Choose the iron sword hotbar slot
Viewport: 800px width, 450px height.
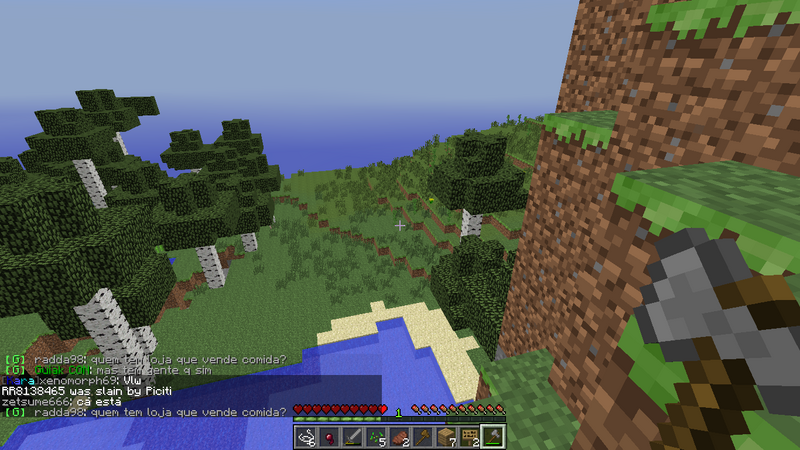point(353,437)
